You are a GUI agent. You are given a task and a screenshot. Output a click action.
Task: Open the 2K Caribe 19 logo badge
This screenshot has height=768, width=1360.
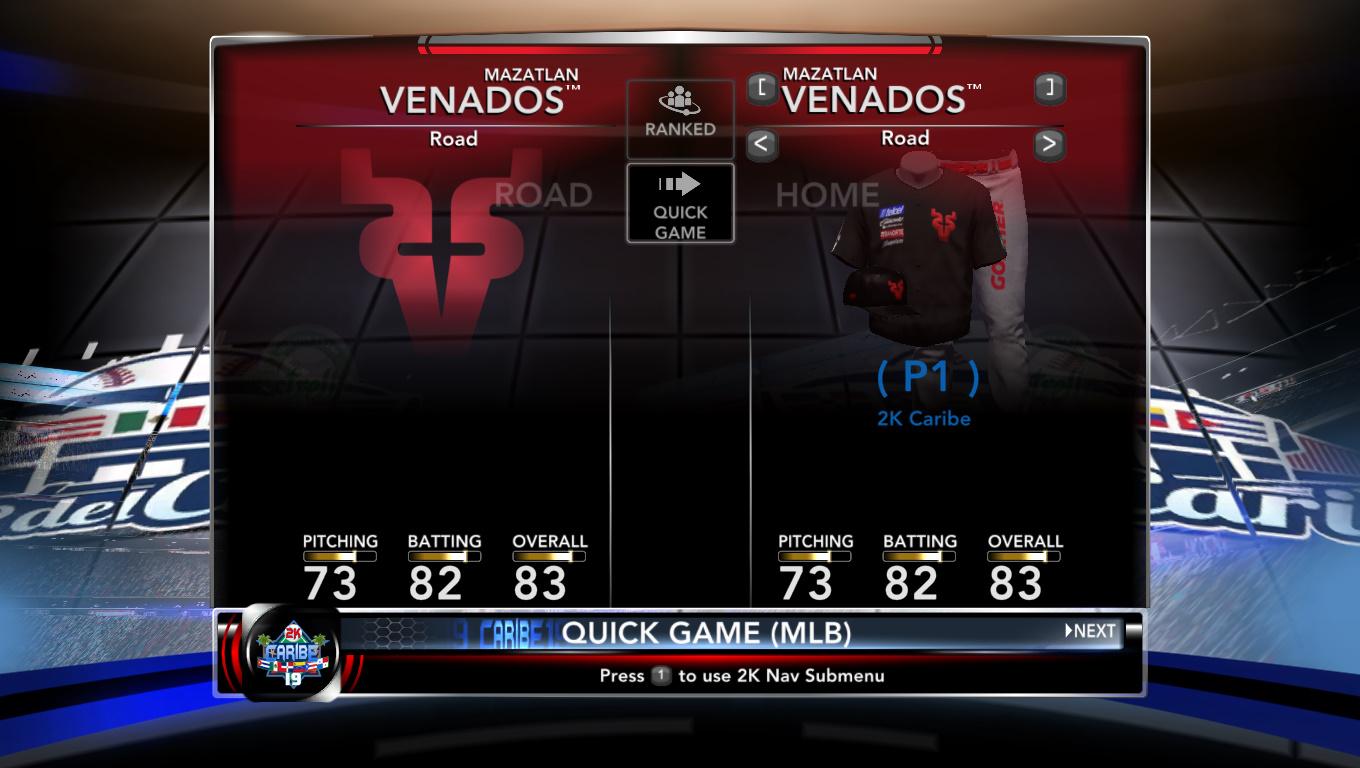point(291,654)
